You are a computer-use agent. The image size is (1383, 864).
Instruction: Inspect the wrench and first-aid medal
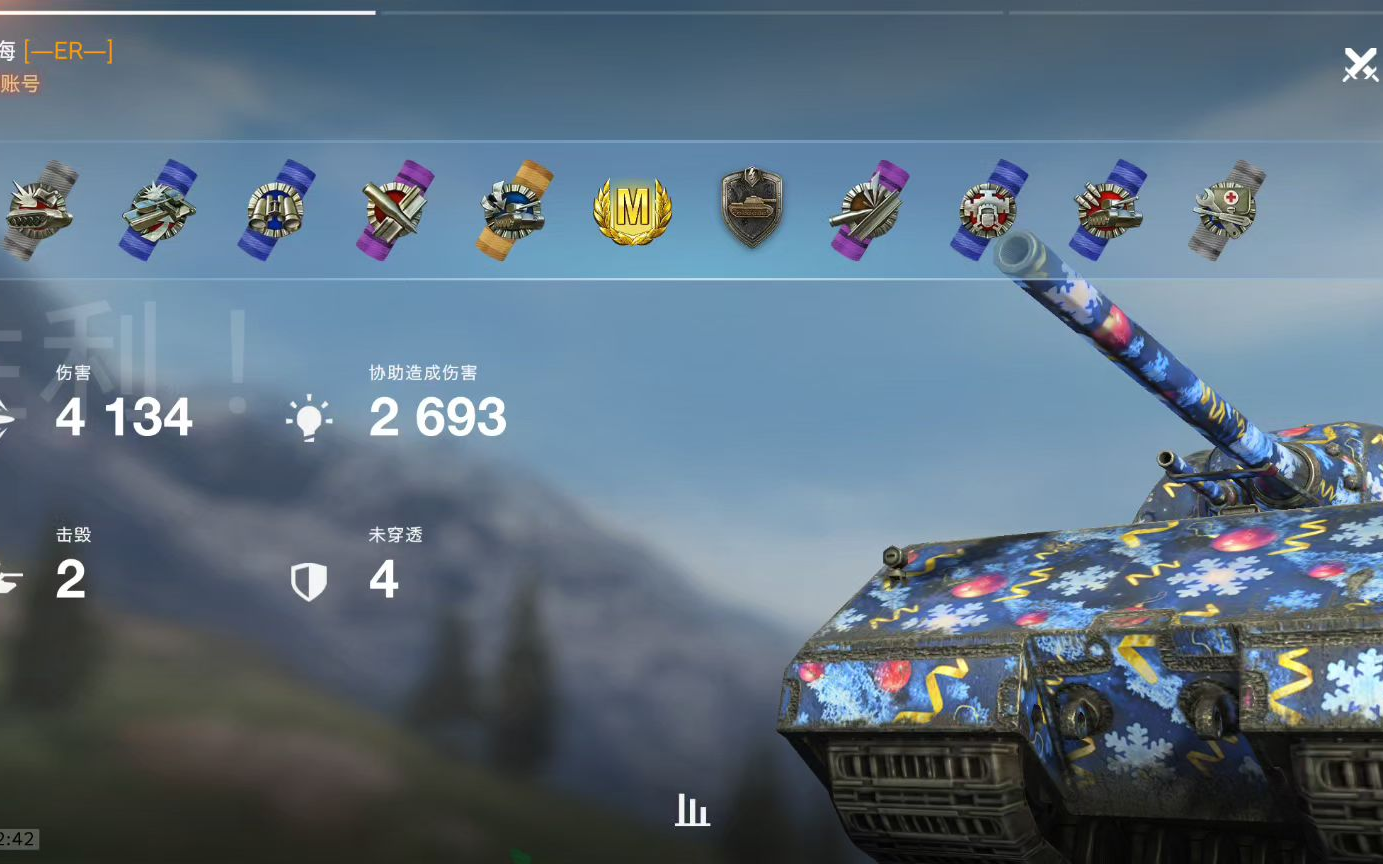pyautogui.click(x=1228, y=210)
